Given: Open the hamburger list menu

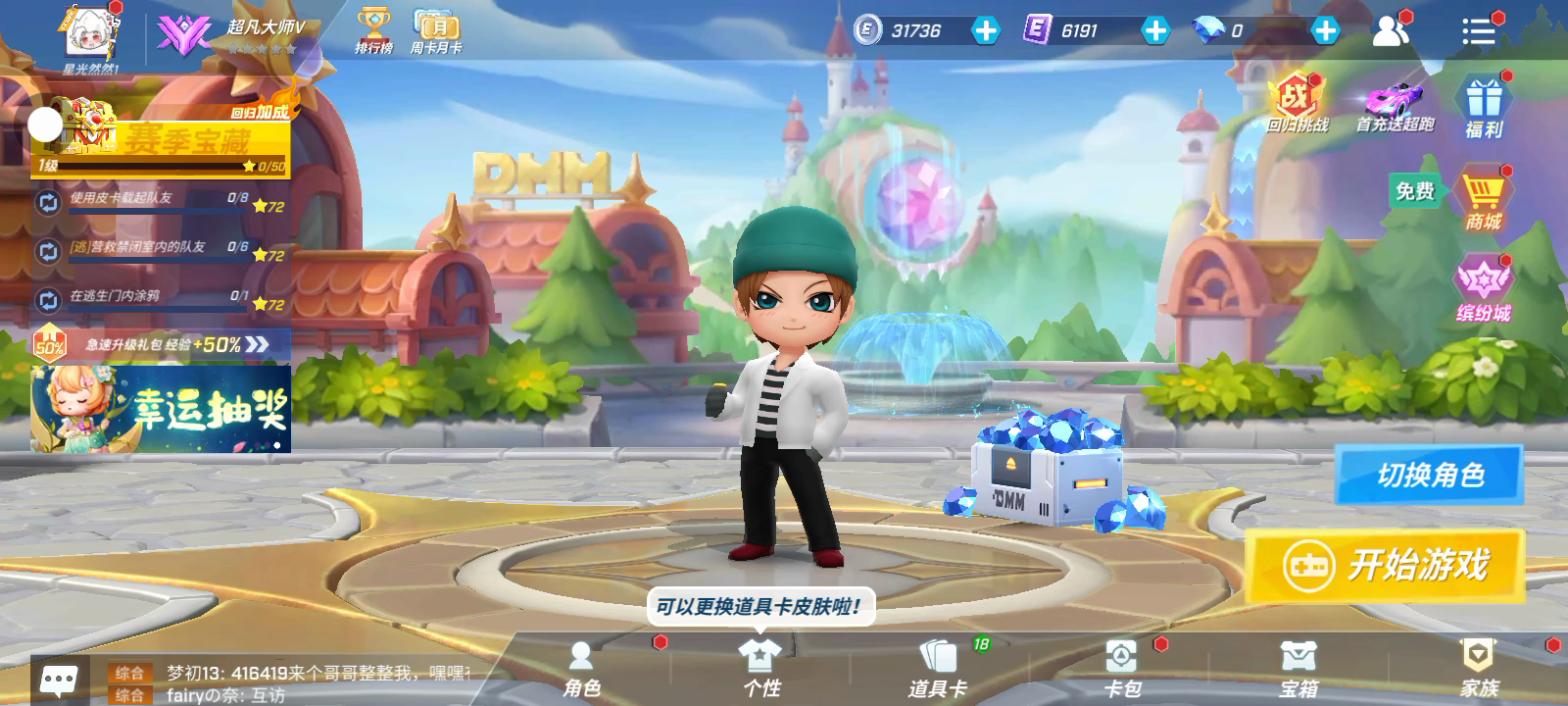Looking at the screenshot, I should [1478, 31].
